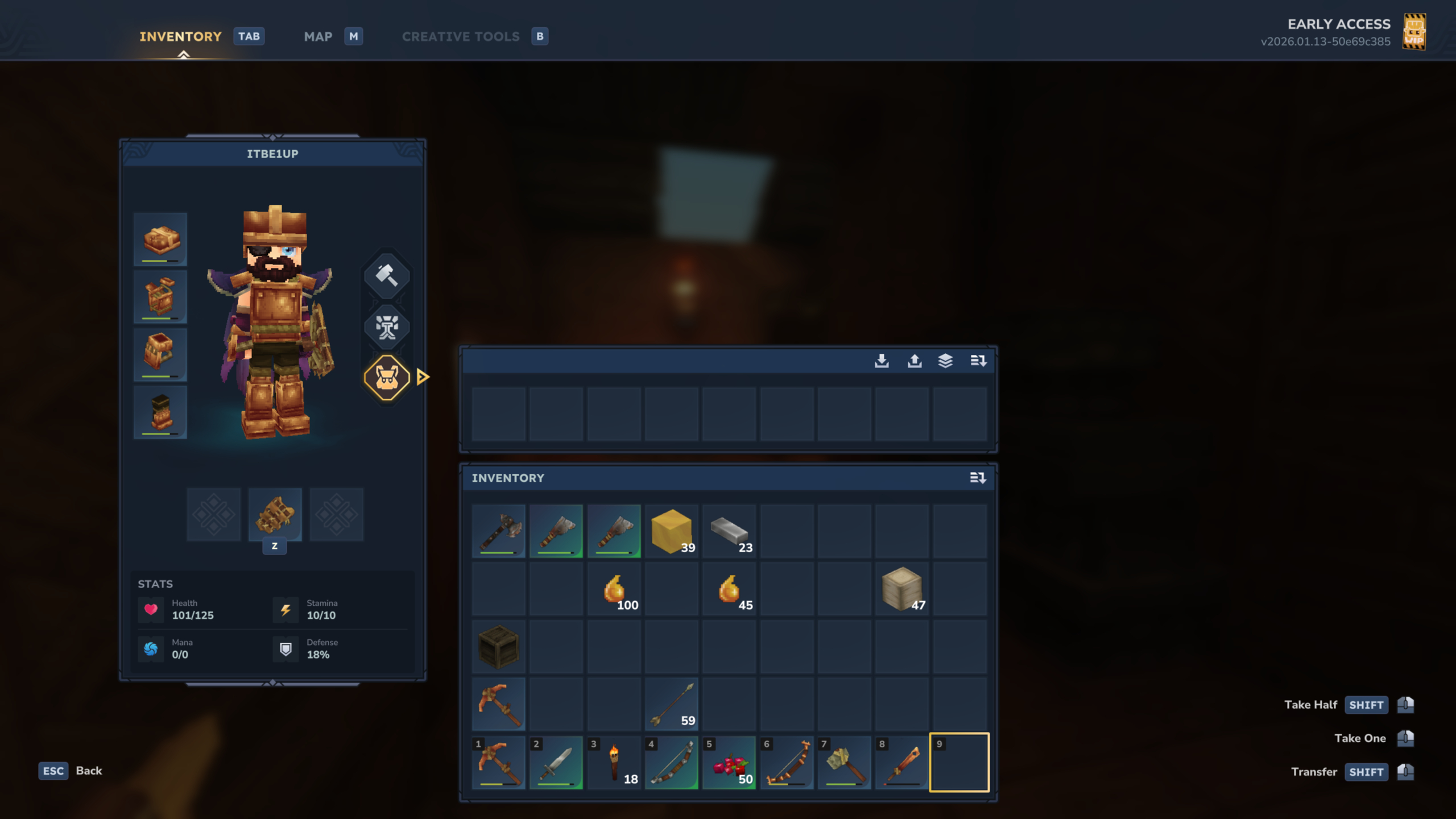This screenshot has height=819, width=1456.
Task: Select the sword in hotbar slot 2
Action: click(x=556, y=762)
